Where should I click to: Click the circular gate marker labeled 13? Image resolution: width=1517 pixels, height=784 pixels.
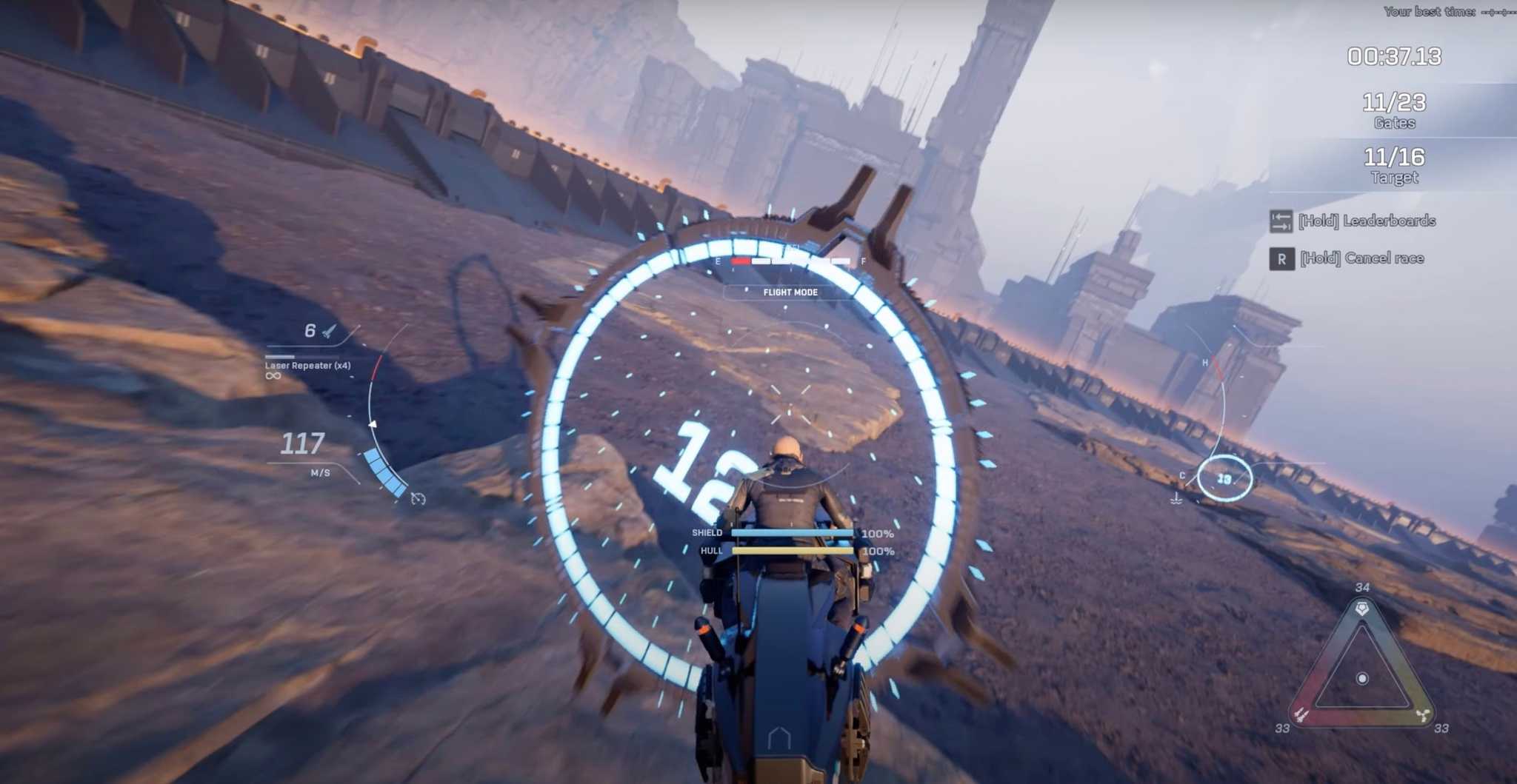(x=1224, y=480)
